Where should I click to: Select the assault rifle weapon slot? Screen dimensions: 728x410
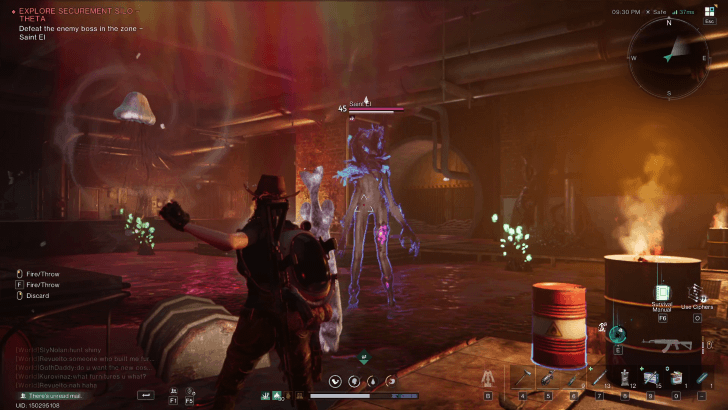point(667,344)
